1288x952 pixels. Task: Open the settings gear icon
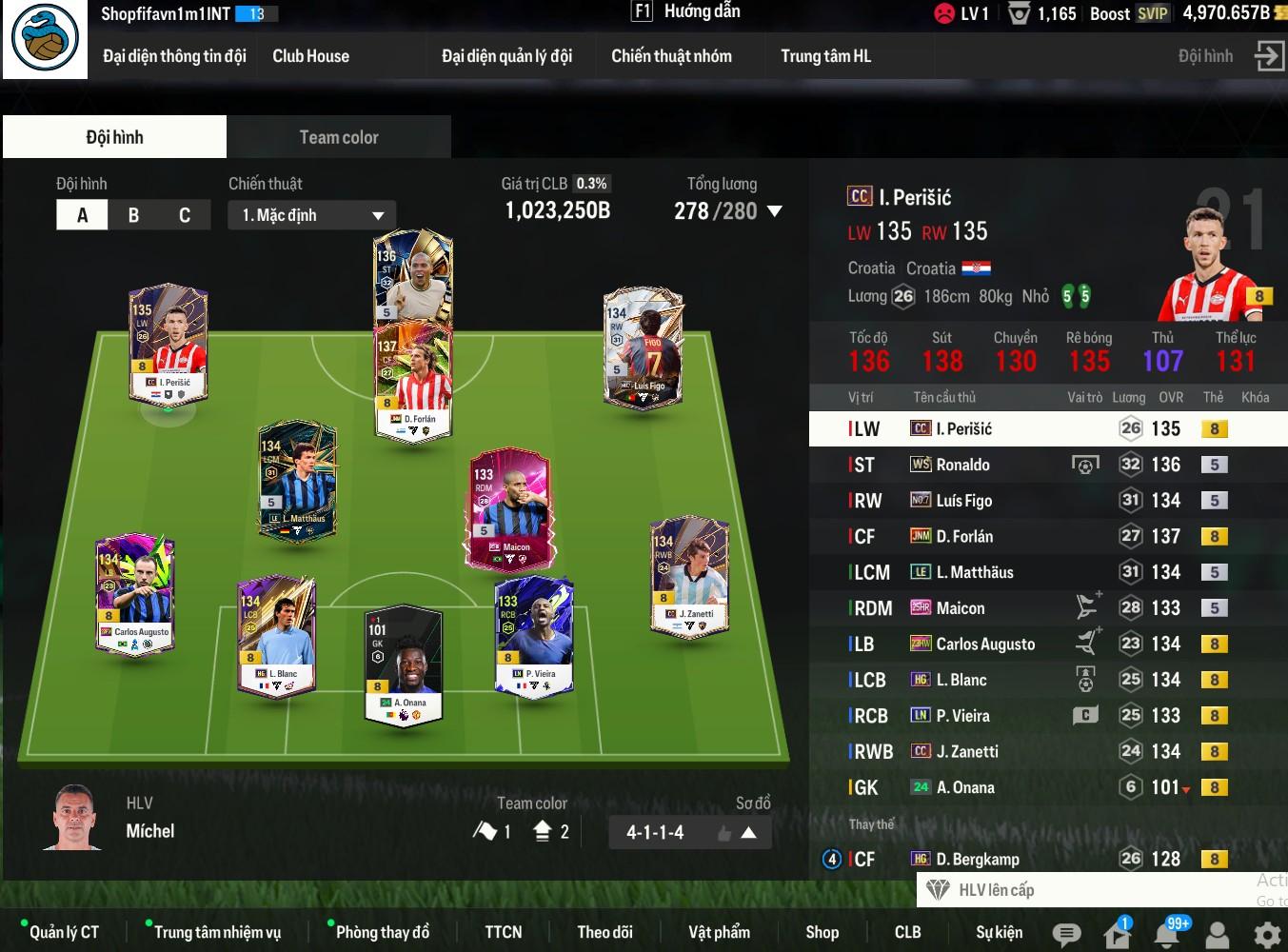(1266, 934)
